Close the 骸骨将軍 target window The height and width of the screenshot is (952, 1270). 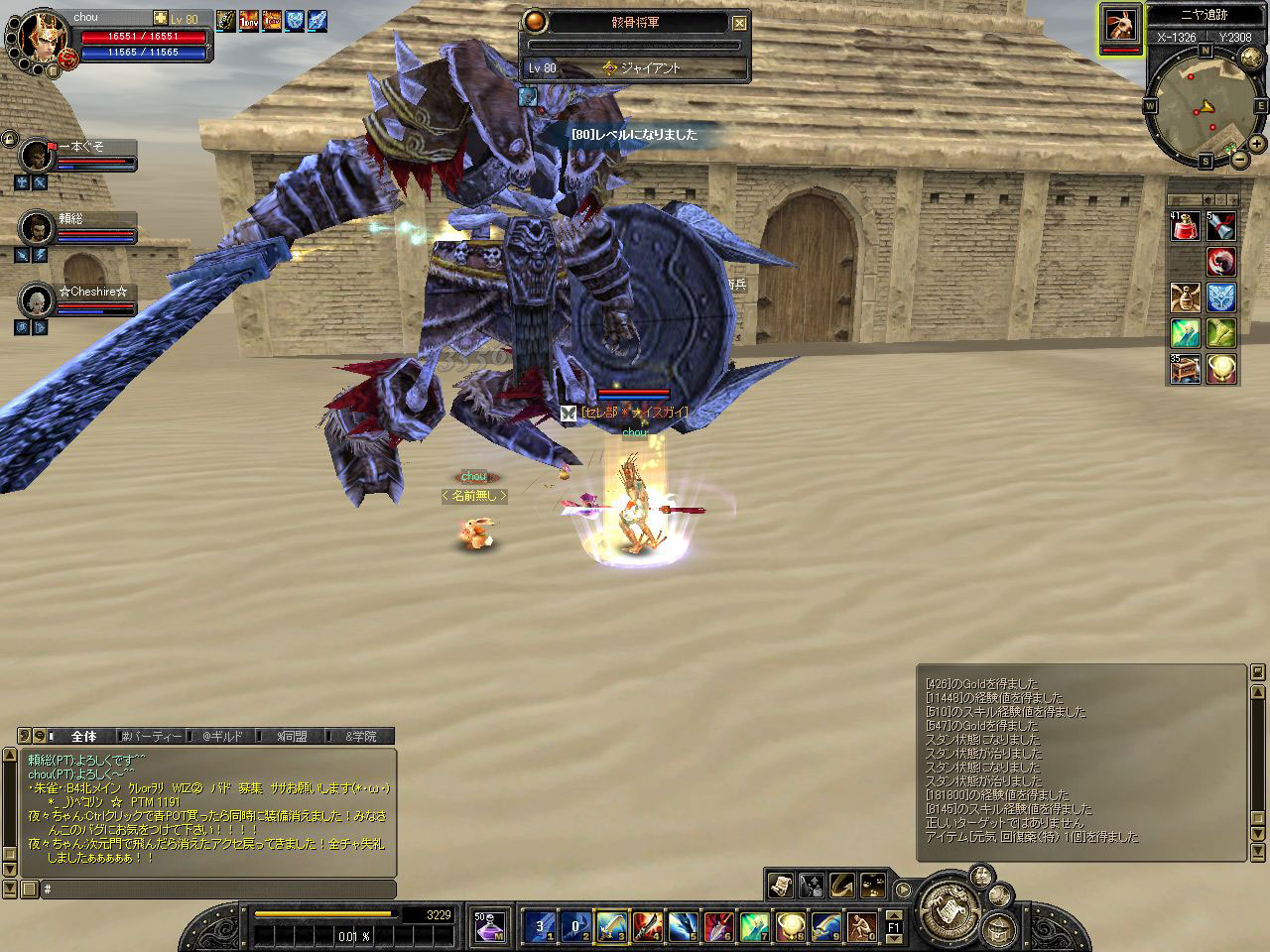(x=739, y=23)
